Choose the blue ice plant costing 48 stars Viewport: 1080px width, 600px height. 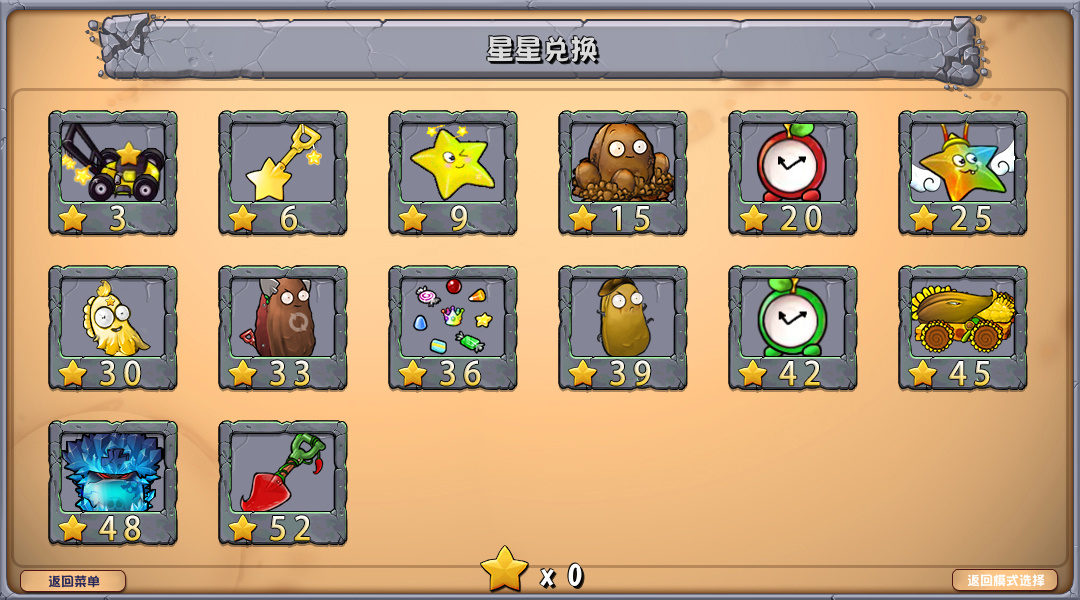113,482
